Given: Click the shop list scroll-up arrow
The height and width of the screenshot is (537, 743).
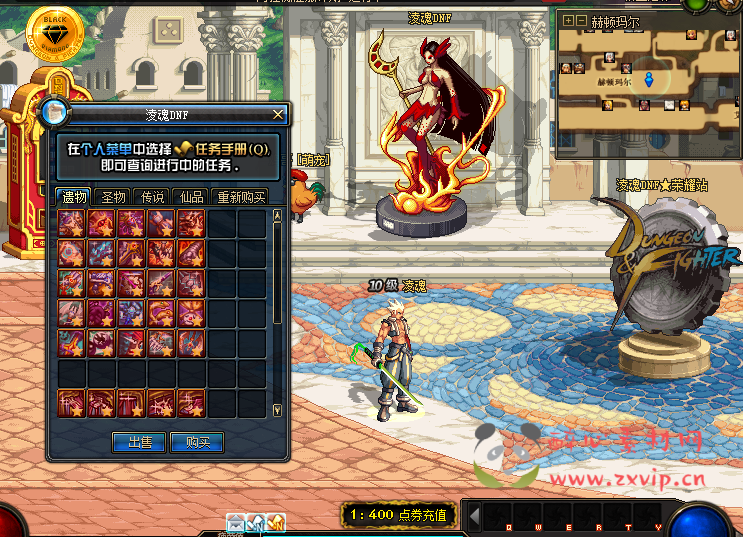Looking at the screenshot, I should point(277,216).
